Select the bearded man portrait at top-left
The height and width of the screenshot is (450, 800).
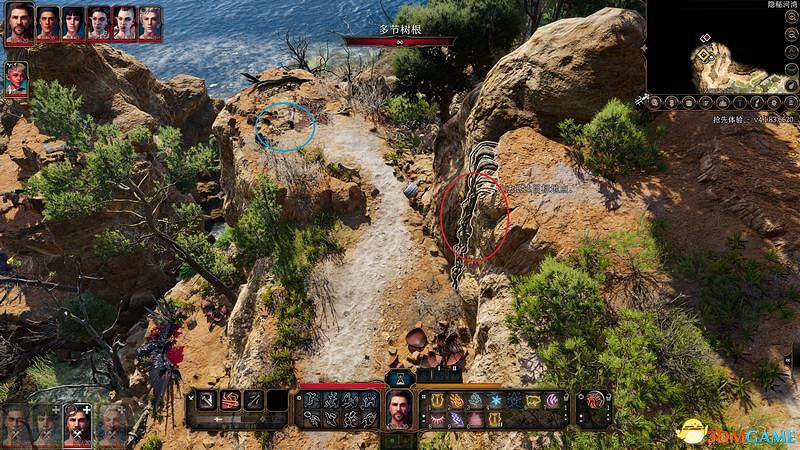tap(19, 22)
